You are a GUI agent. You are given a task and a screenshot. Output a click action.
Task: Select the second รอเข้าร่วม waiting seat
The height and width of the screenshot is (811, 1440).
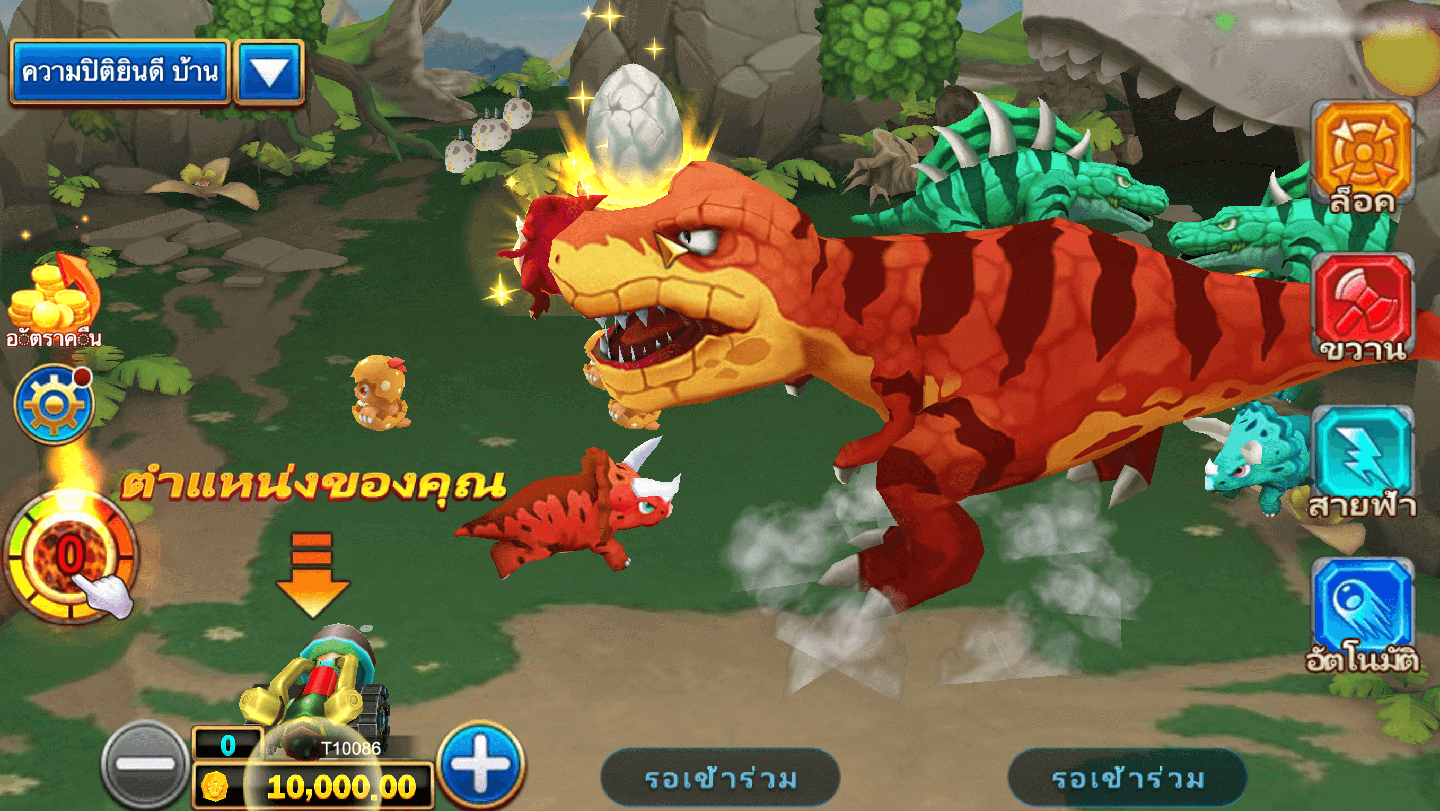(1127, 777)
